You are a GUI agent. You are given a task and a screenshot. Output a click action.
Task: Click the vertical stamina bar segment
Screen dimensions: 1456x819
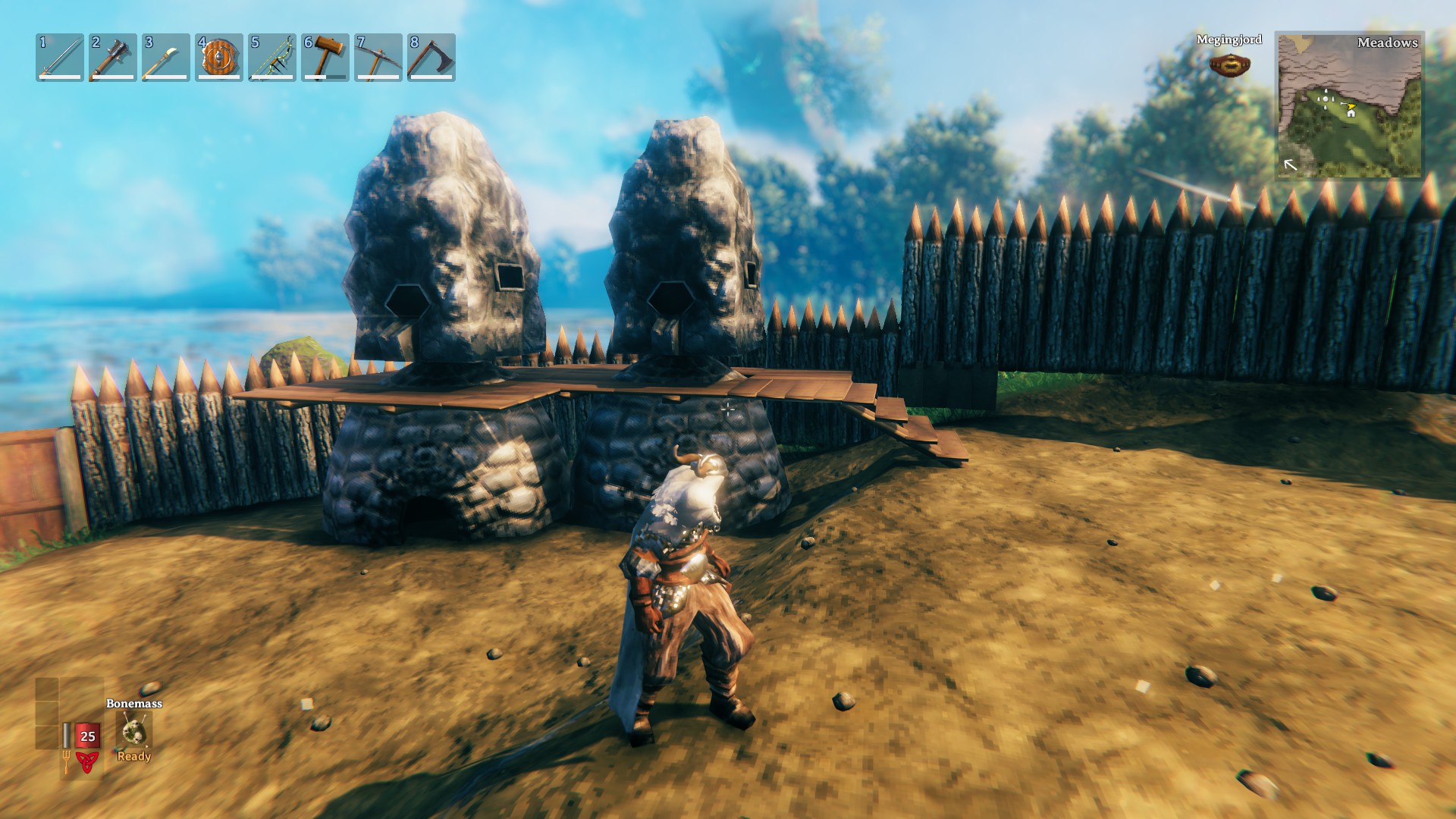[x=66, y=734]
